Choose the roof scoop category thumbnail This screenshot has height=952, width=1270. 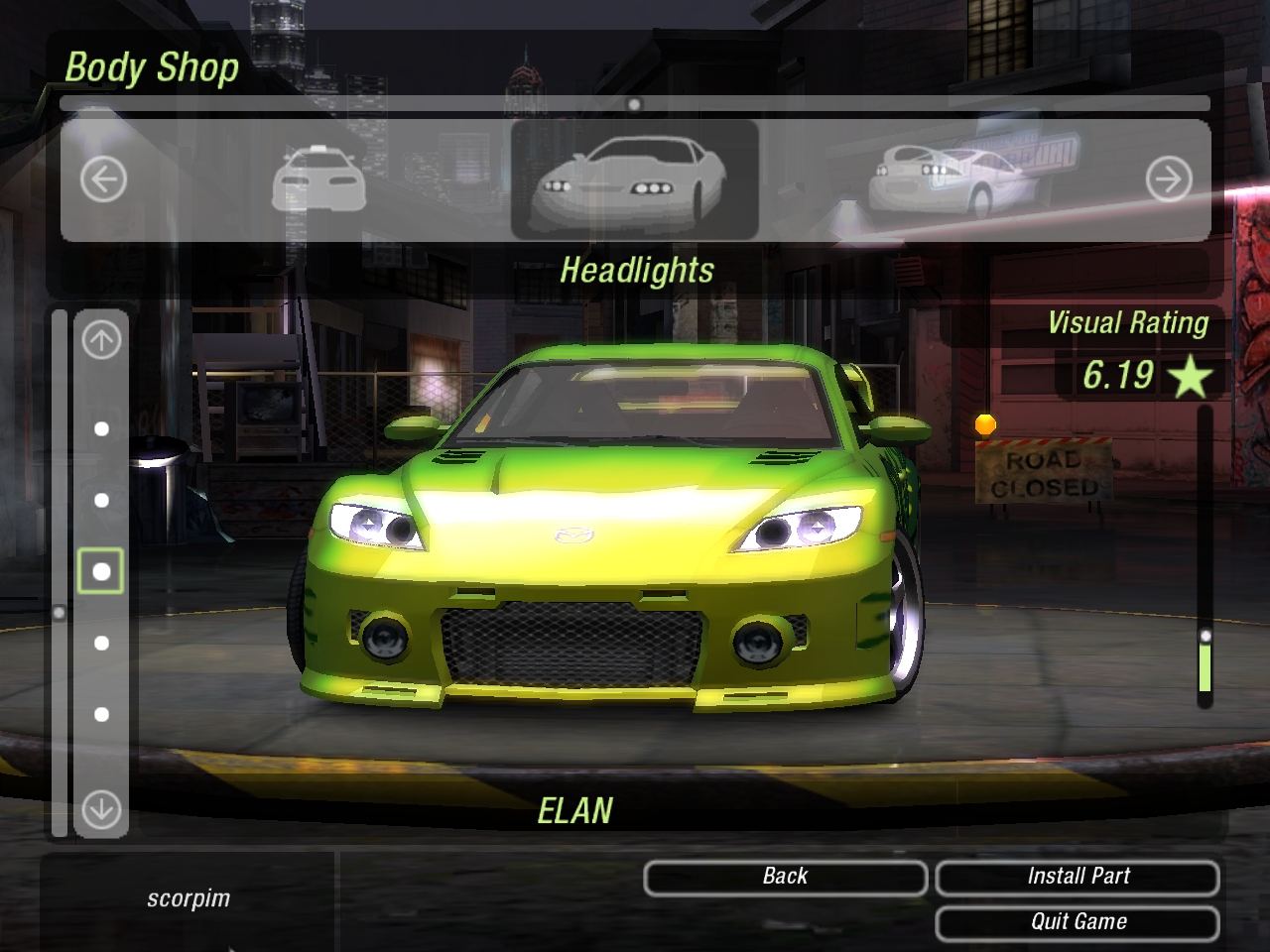[x=318, y=180]
